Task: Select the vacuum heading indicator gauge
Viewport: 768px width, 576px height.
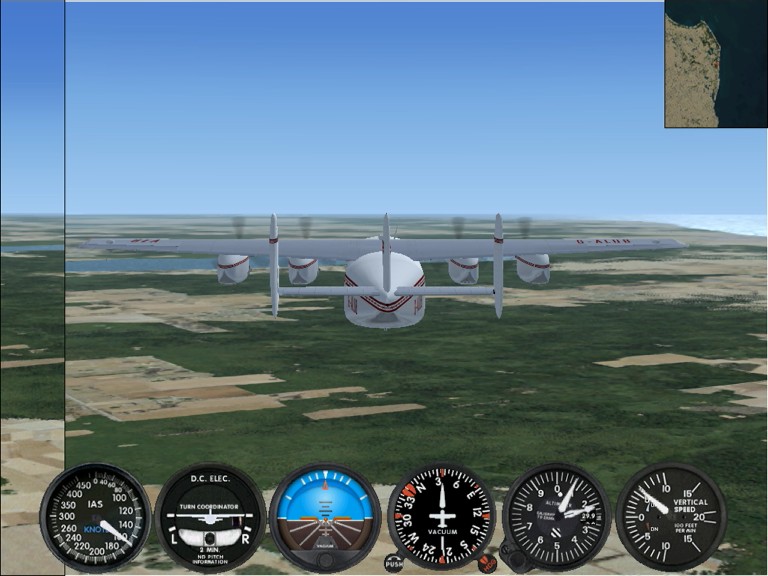Action: [442, 516]
